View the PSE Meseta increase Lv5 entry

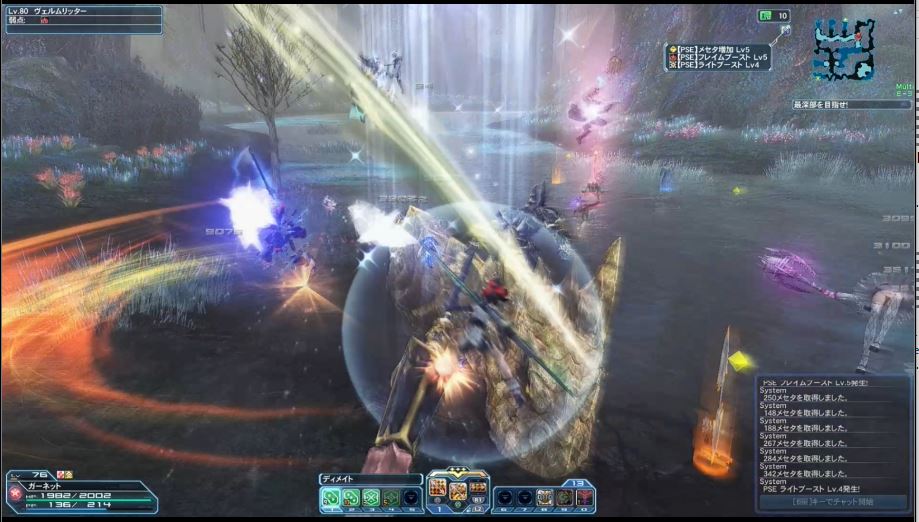[722, 48]
